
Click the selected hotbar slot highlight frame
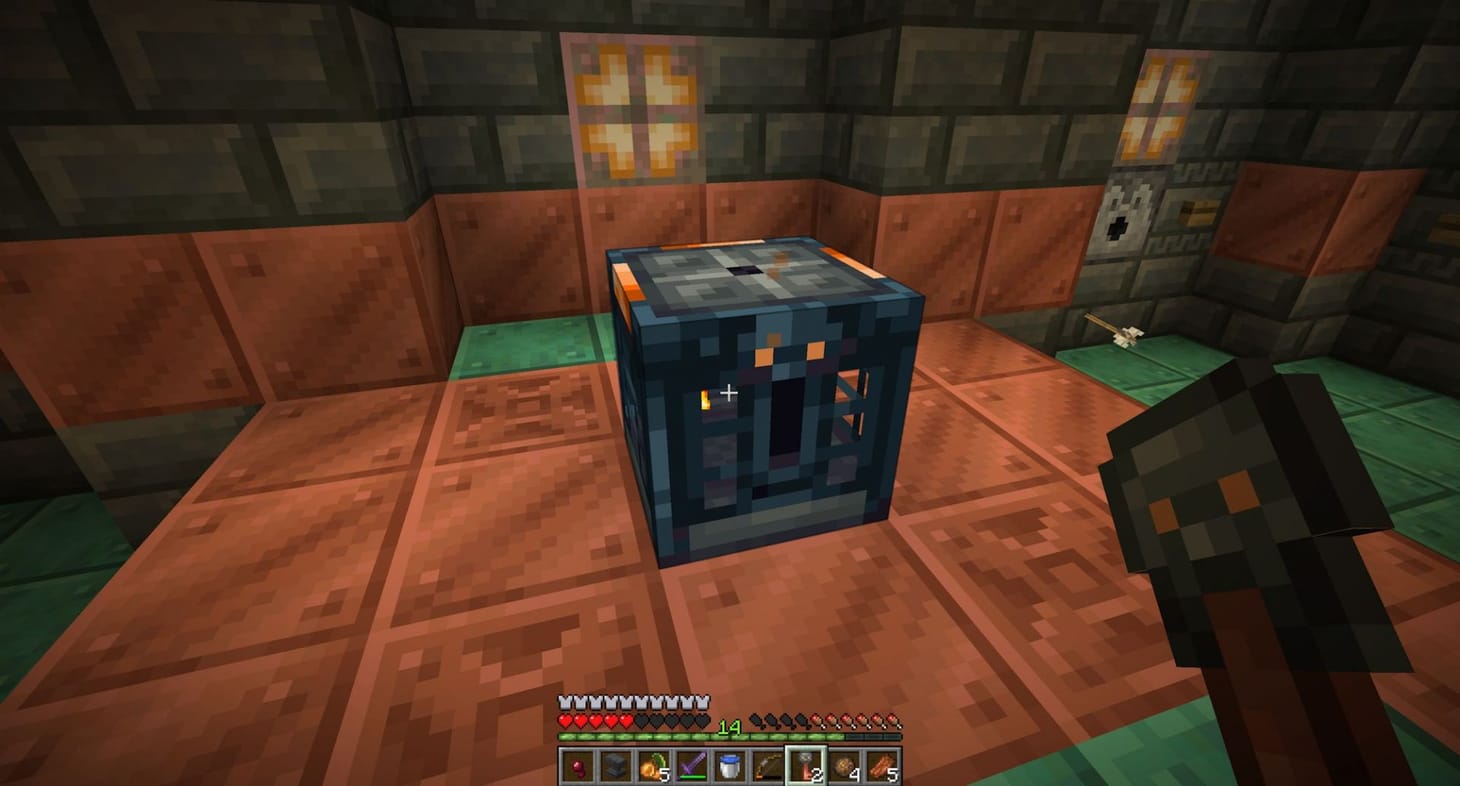tap(807, 748)
